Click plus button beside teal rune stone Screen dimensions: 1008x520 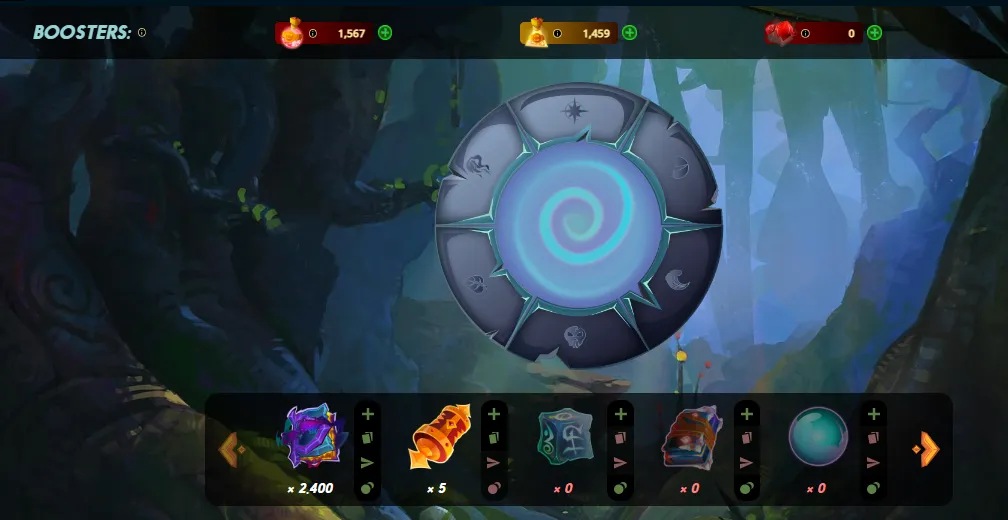(620, 414)
